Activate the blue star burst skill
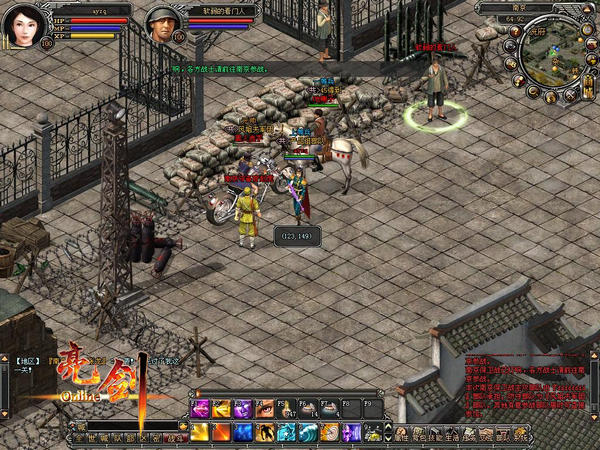 [x=243, y=432]
